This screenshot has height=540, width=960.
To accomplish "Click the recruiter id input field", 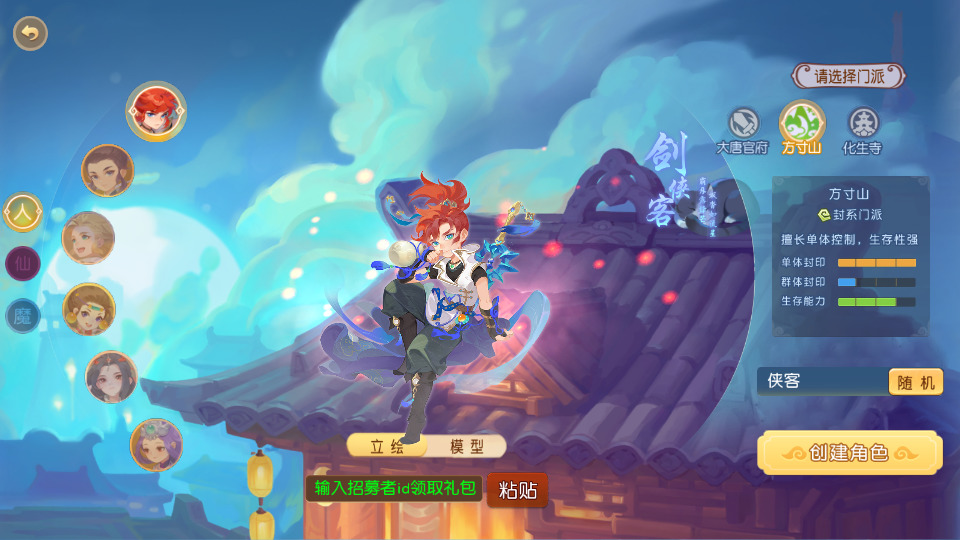I will 395,489.
